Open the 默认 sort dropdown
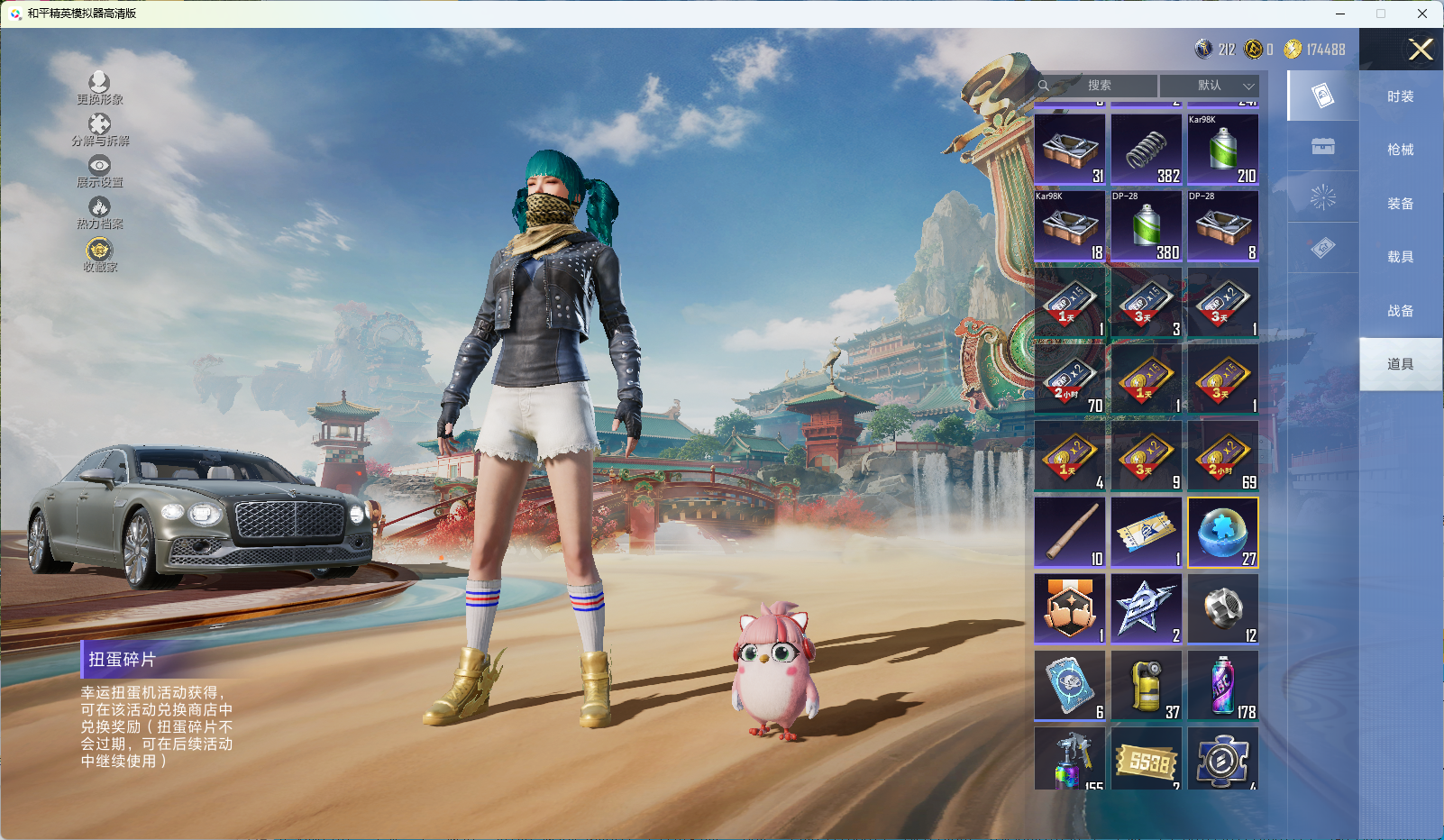Viewport: 1444px width, 840px height. point(1209,86)
